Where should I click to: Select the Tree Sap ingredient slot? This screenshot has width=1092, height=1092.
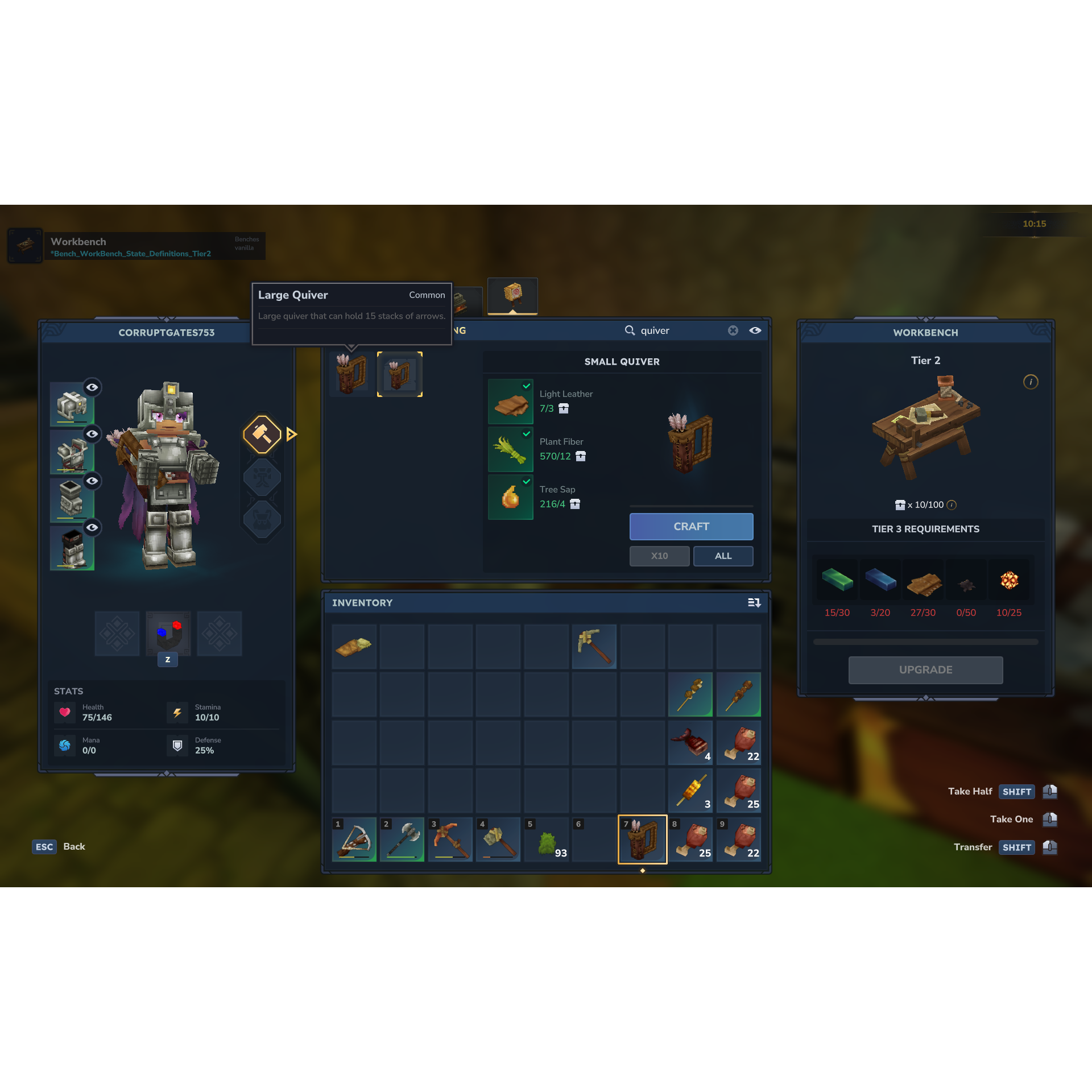[x=511, y=497]
